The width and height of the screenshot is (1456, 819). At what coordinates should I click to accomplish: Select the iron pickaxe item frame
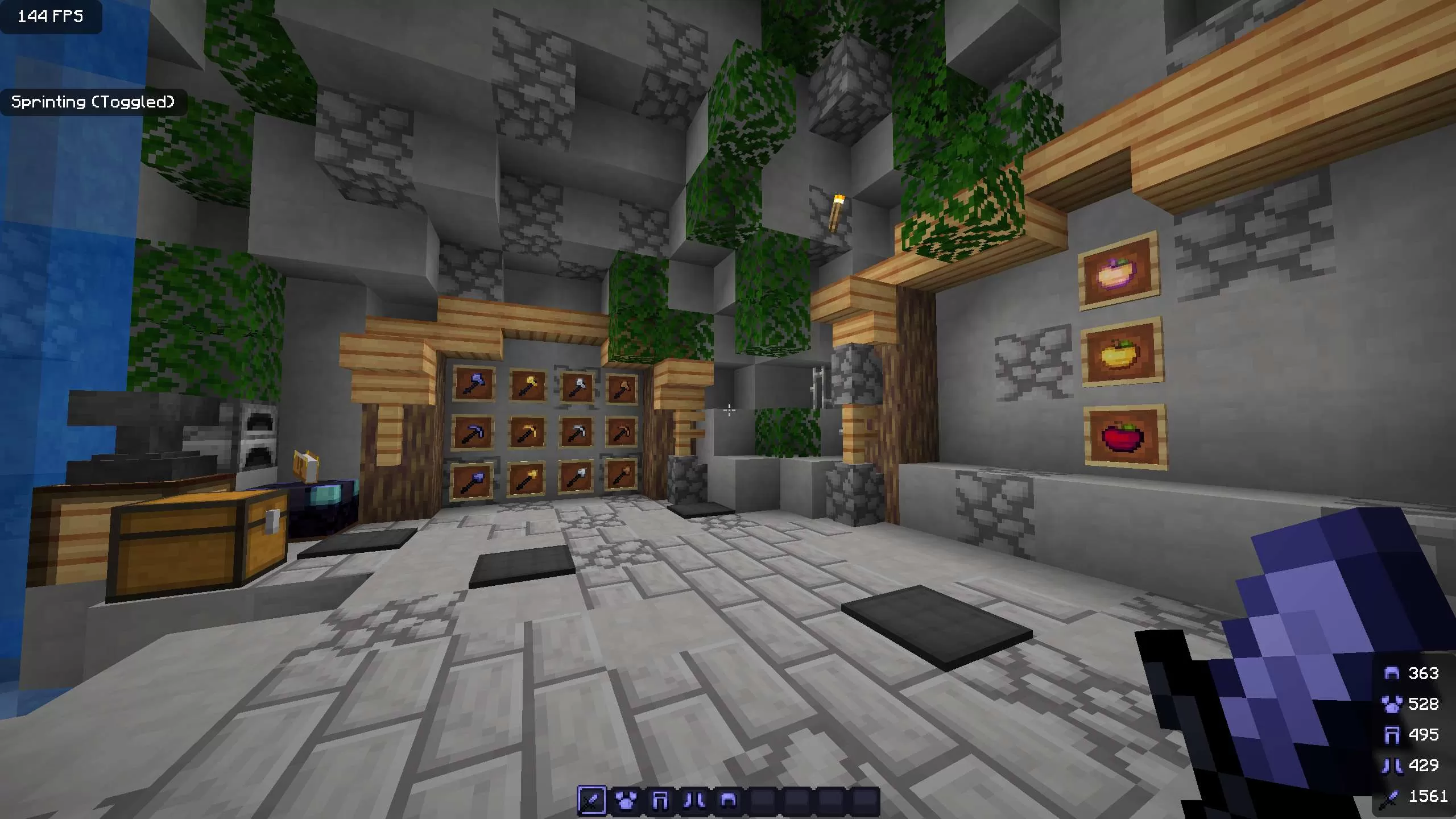click(x=576, y=432)
